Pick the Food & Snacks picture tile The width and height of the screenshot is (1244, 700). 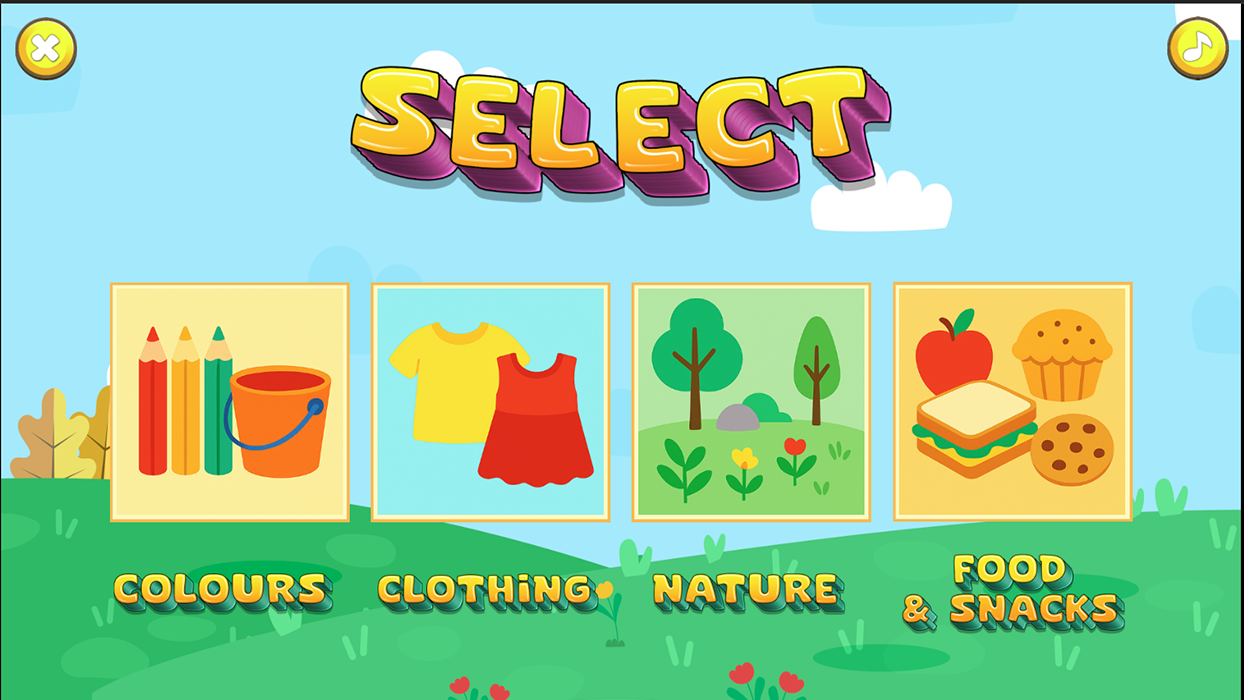coord(1012,402)
